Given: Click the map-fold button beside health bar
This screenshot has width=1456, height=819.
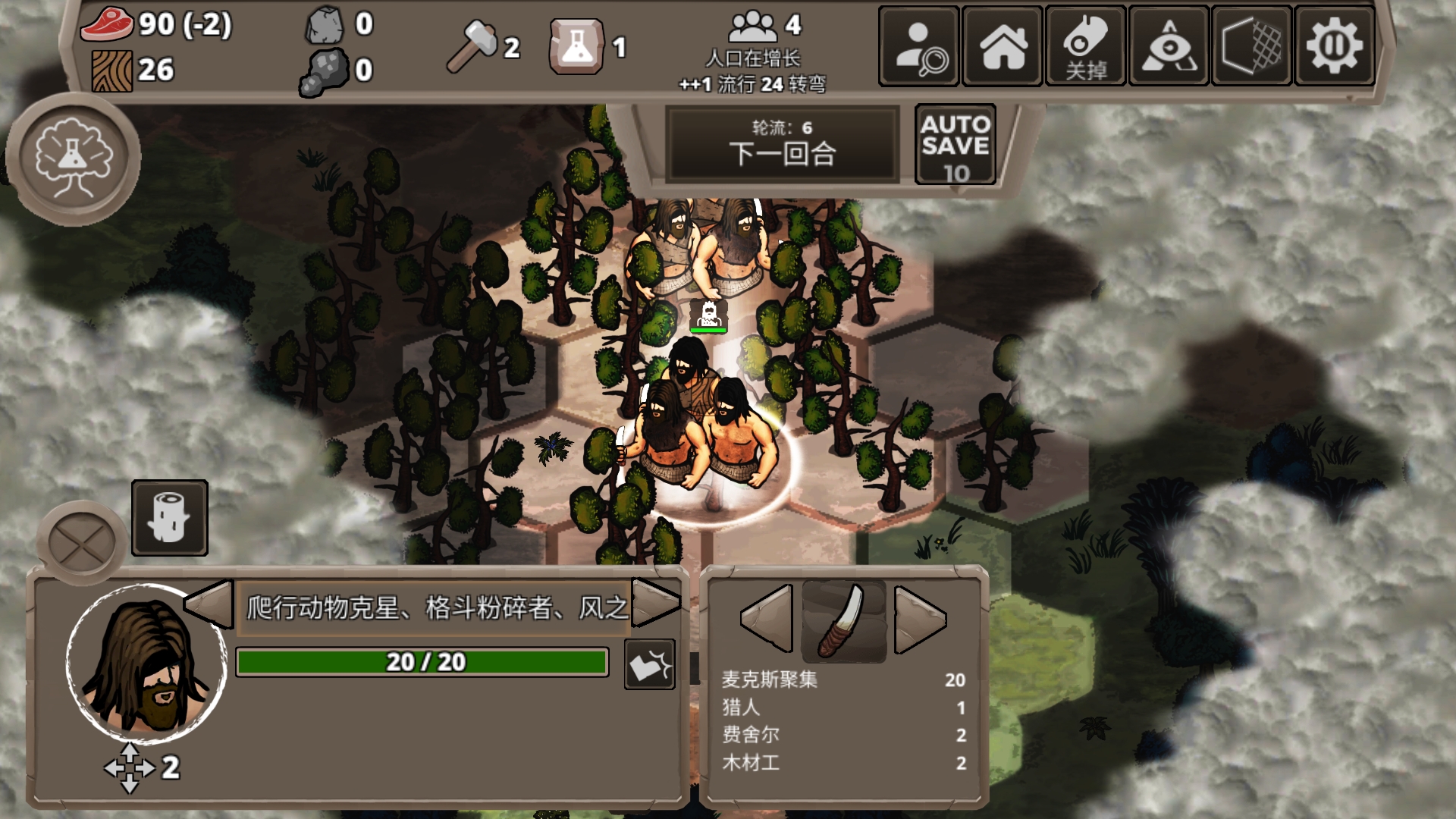Looking at the screenshot, I should click(649, 664).
